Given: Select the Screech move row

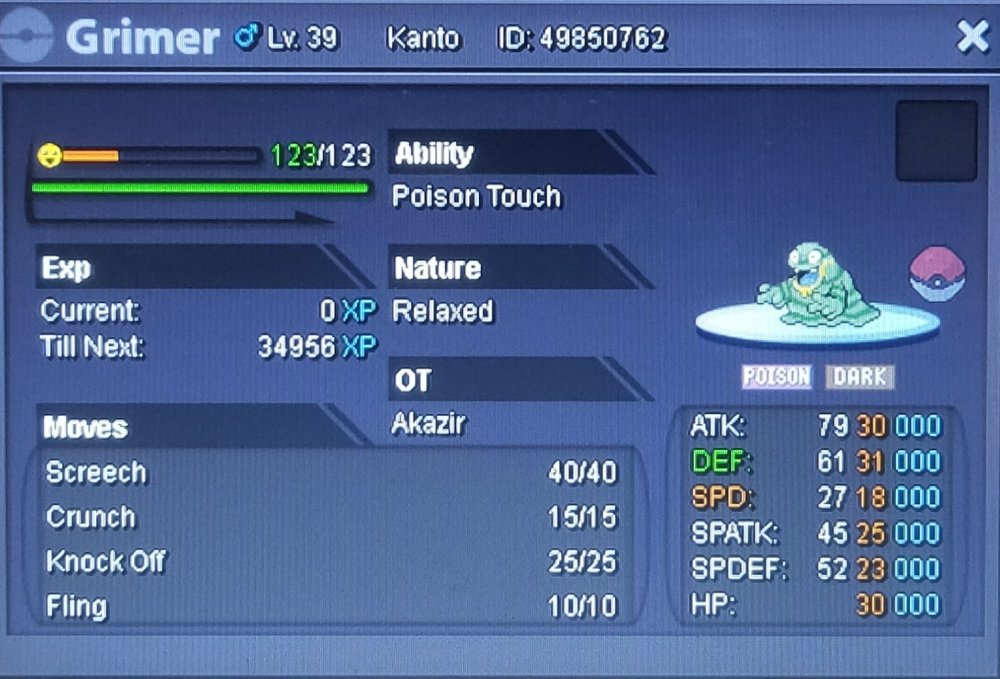Looking at the screenshot, I should click(331, 473).
